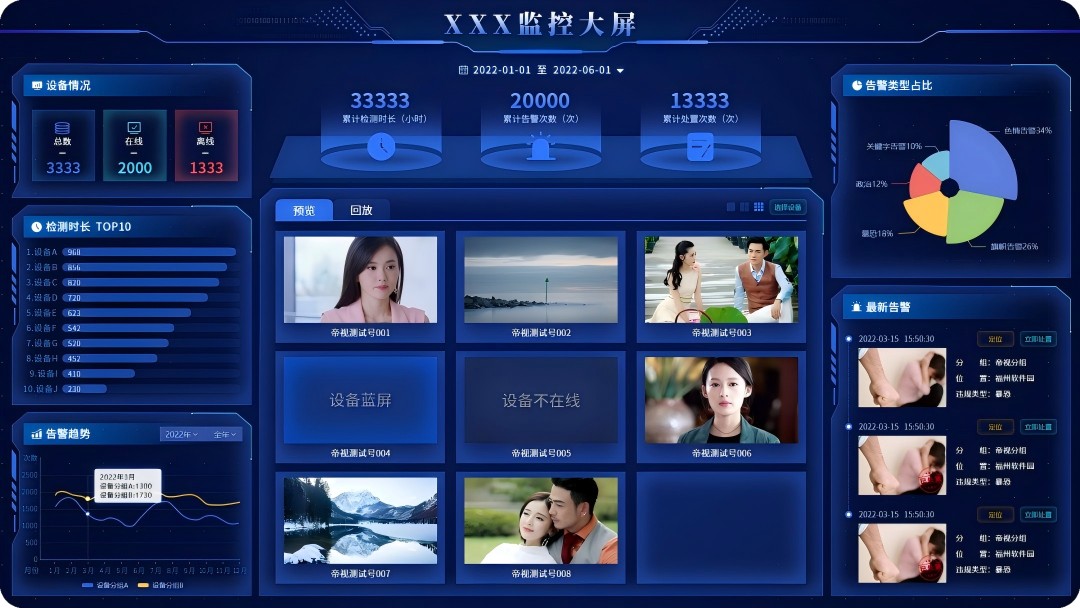Select the 设备蓝屏 tile for 帝视测试号004

pyautogui.click(x=360, y=400)
